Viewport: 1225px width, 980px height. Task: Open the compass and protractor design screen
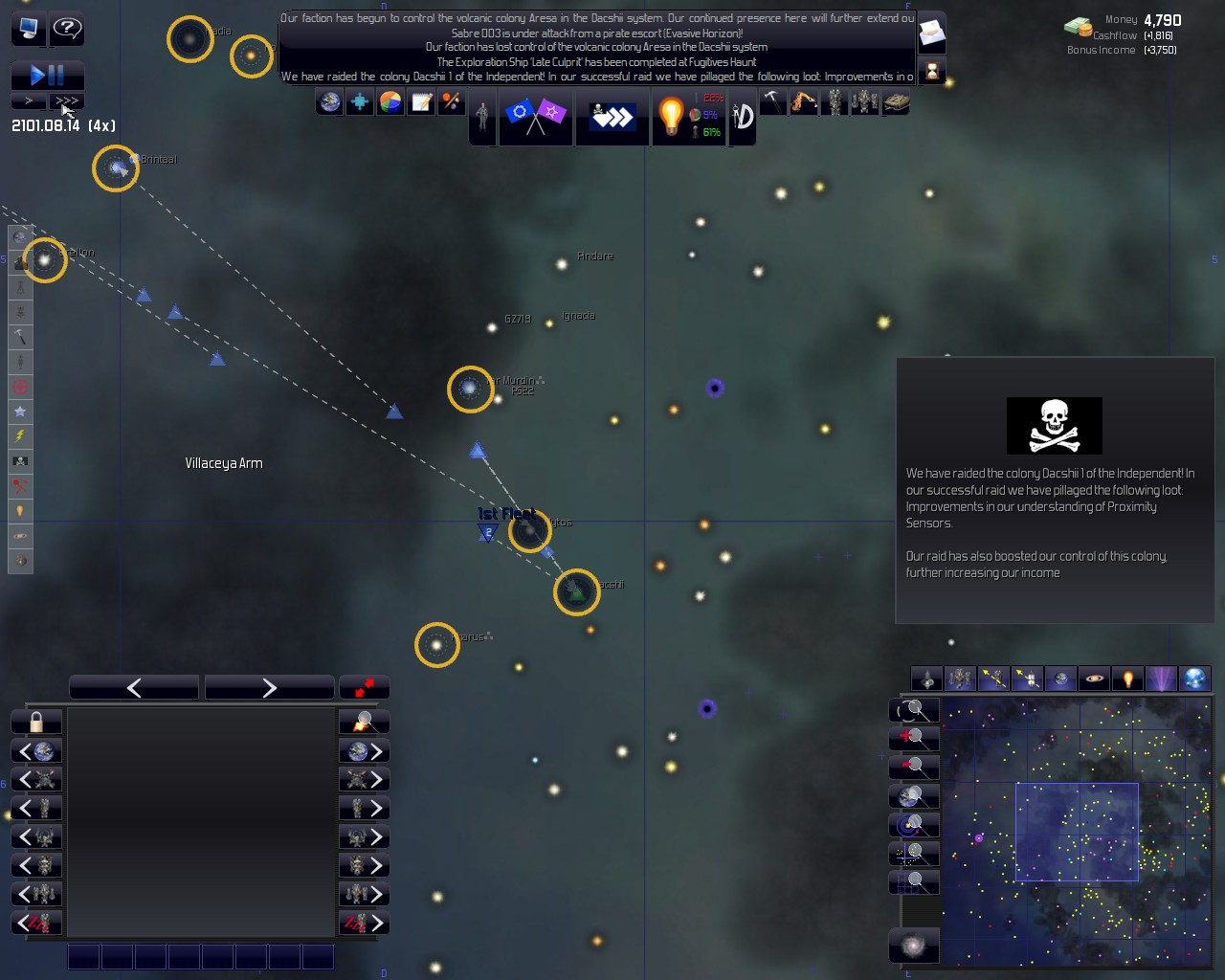743,116
